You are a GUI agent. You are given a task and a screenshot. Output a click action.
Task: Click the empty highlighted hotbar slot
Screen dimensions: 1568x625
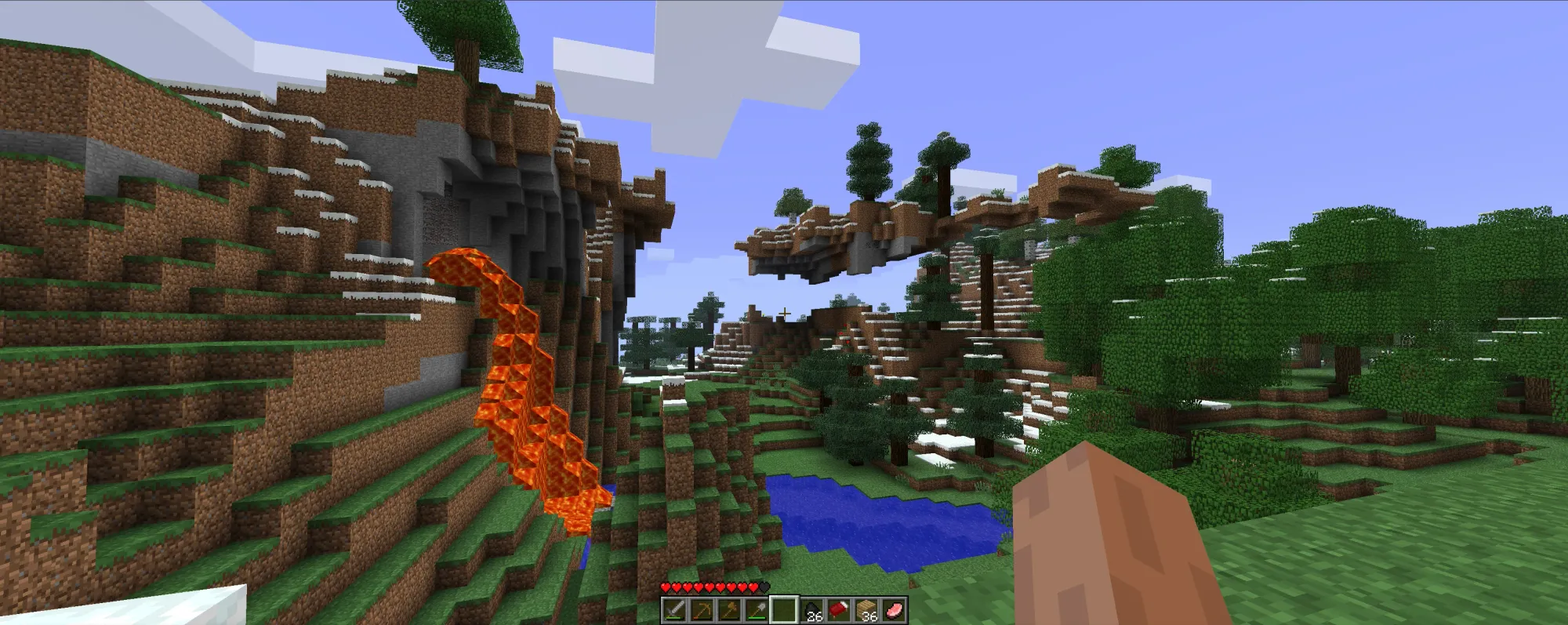[784, 610]
